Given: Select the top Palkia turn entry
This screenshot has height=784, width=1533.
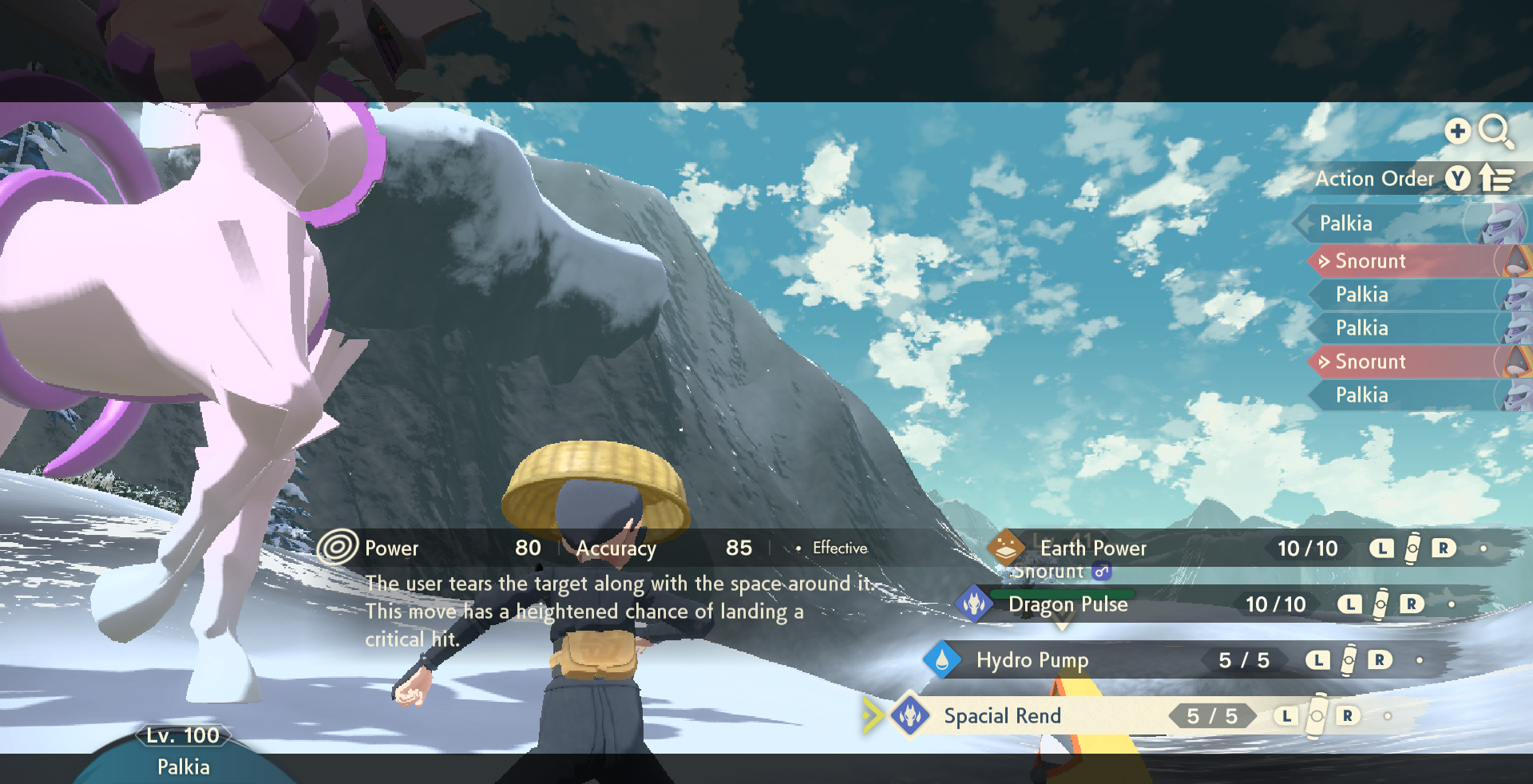Looking at the screenshot, I should click(1346, 224).
